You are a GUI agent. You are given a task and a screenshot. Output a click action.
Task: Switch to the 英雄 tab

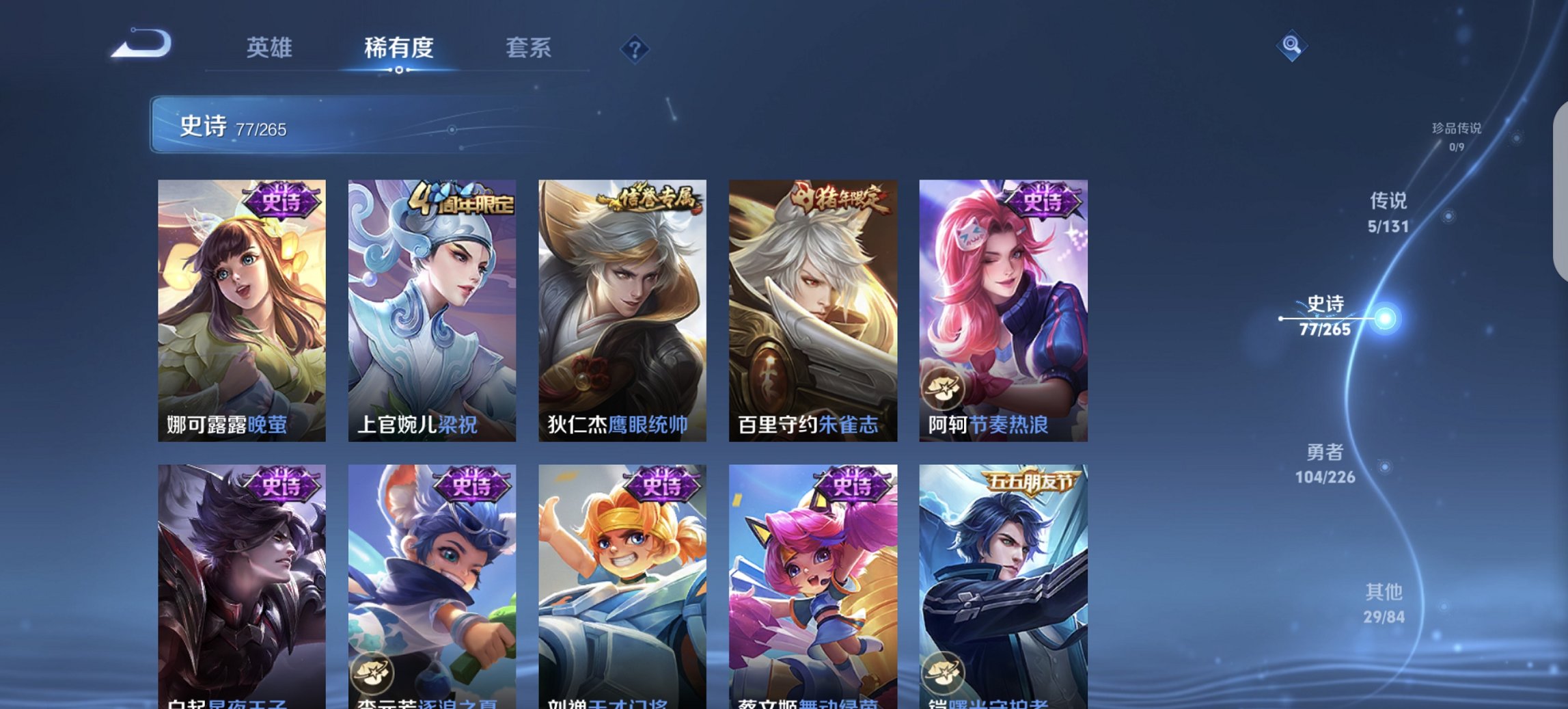click(271, 48)
